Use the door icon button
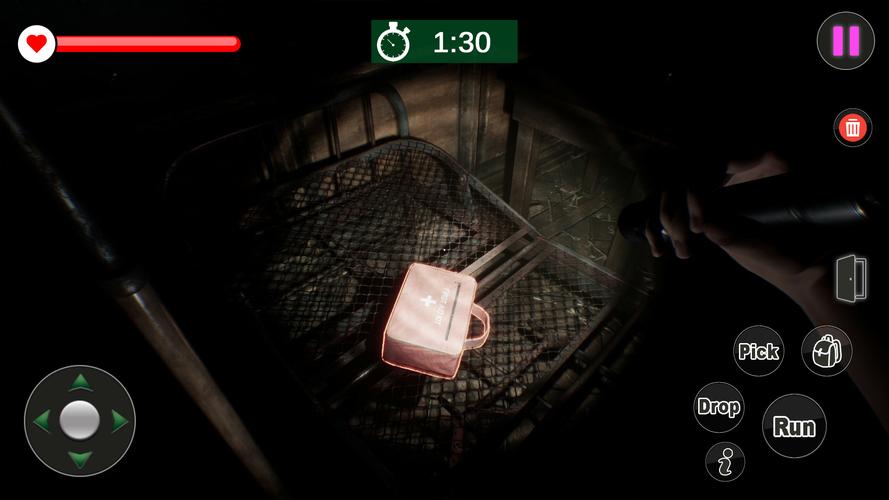889x500 pixels. click(x=851, y=277)
